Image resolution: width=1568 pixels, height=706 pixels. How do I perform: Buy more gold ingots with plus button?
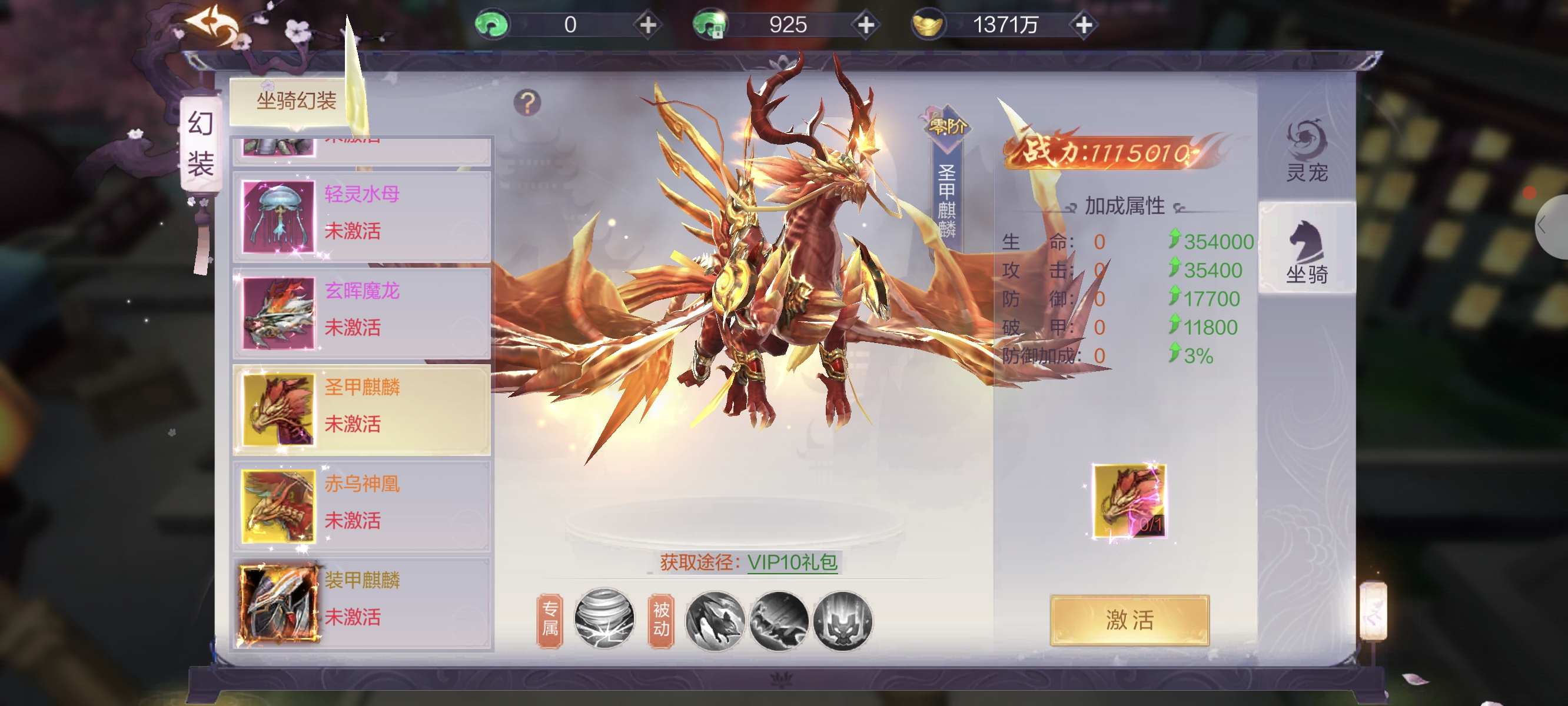coord(1084,25)
